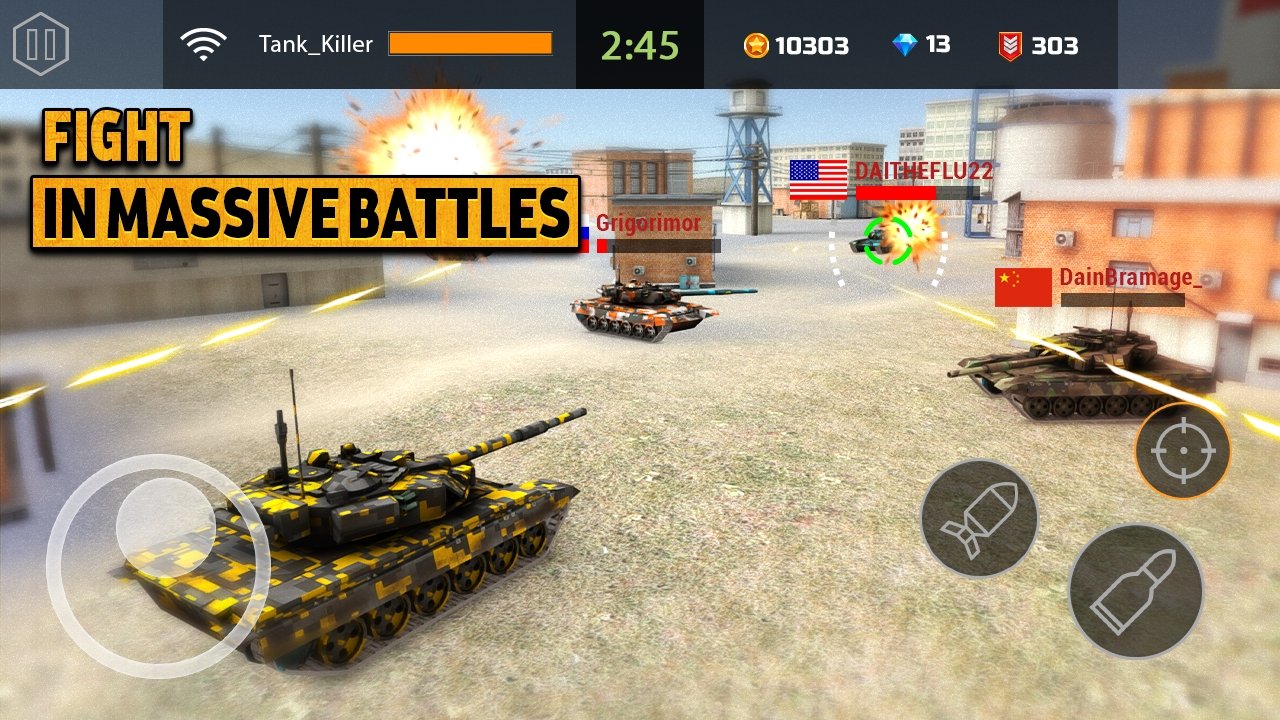Activate the crosshair aim button
1280x720 pixels.
pyautogui.click(x=1182, y=451)
